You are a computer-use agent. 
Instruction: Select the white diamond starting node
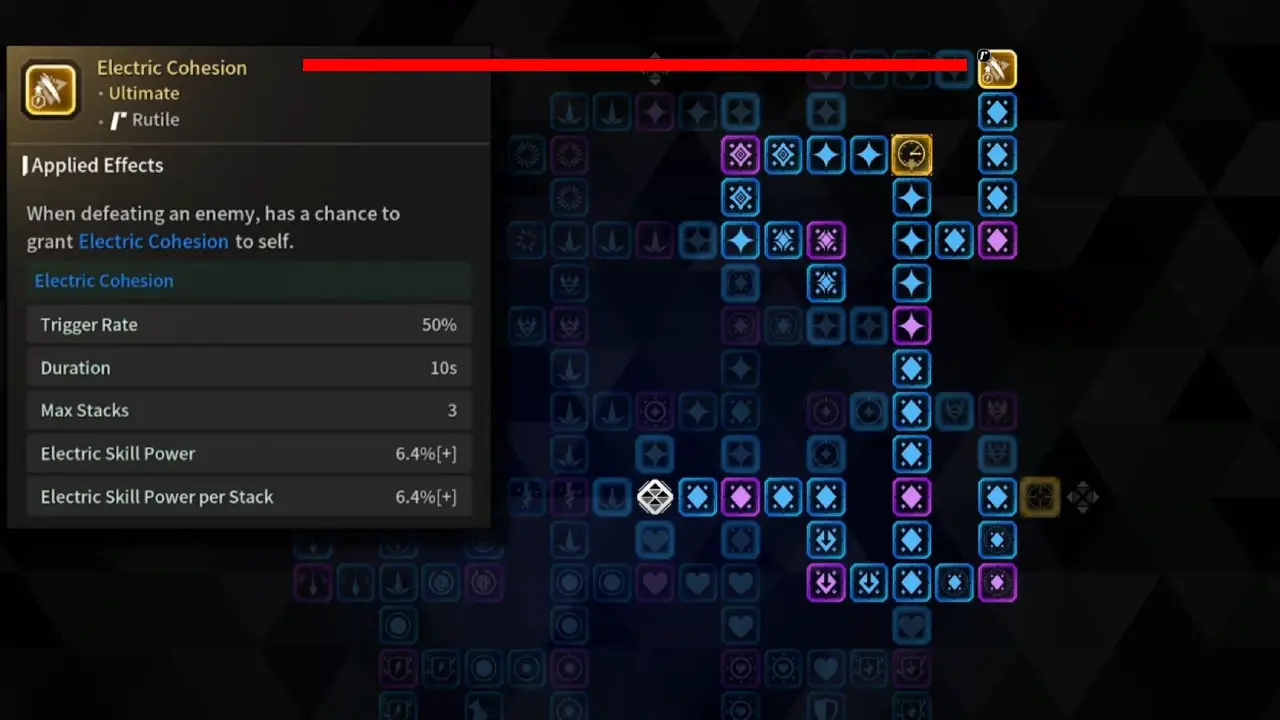click(655, 497)
